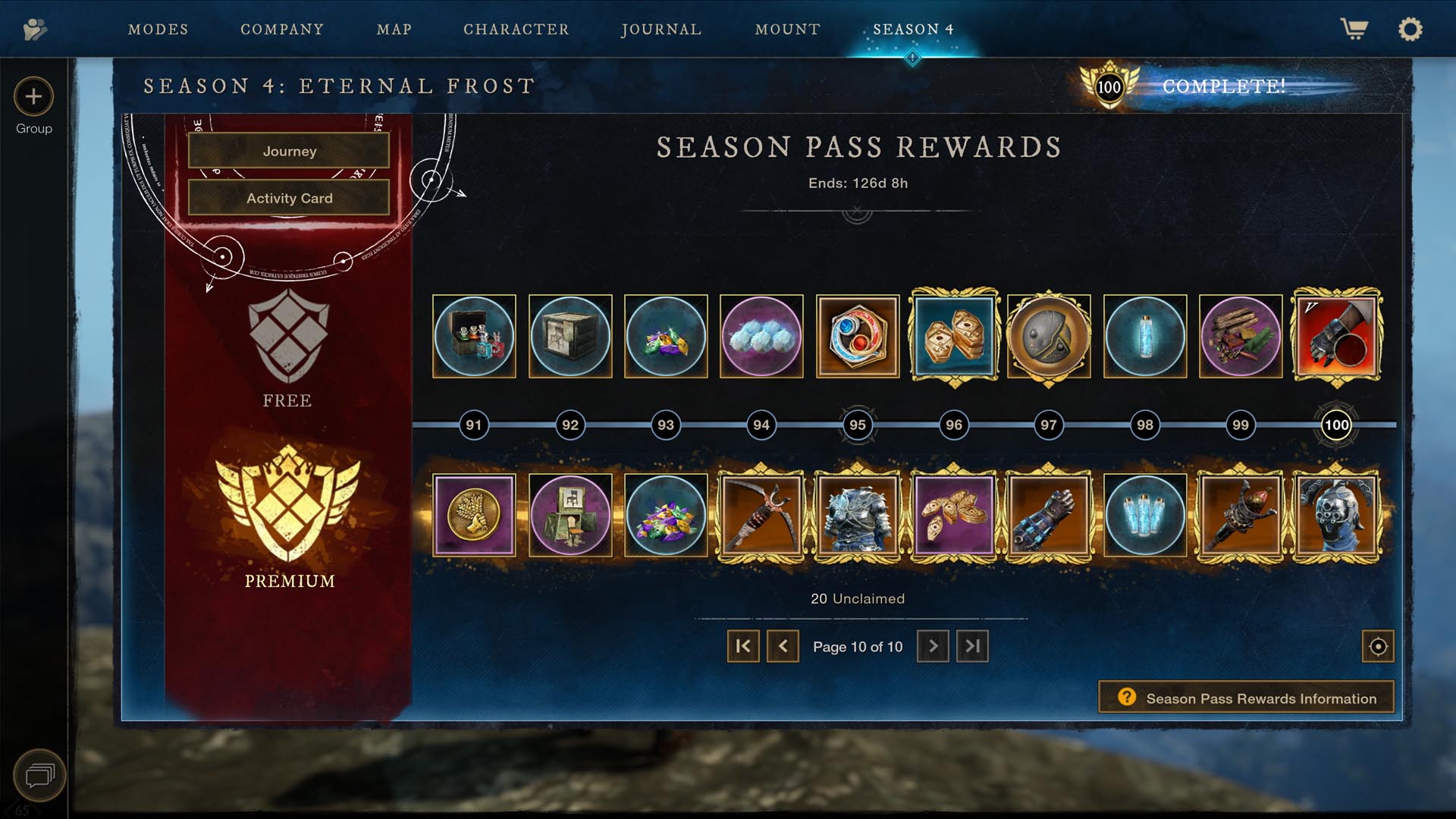Claim the gypsum orb reward at level 95
1456x819 pixels.
[x=858, y=337]
